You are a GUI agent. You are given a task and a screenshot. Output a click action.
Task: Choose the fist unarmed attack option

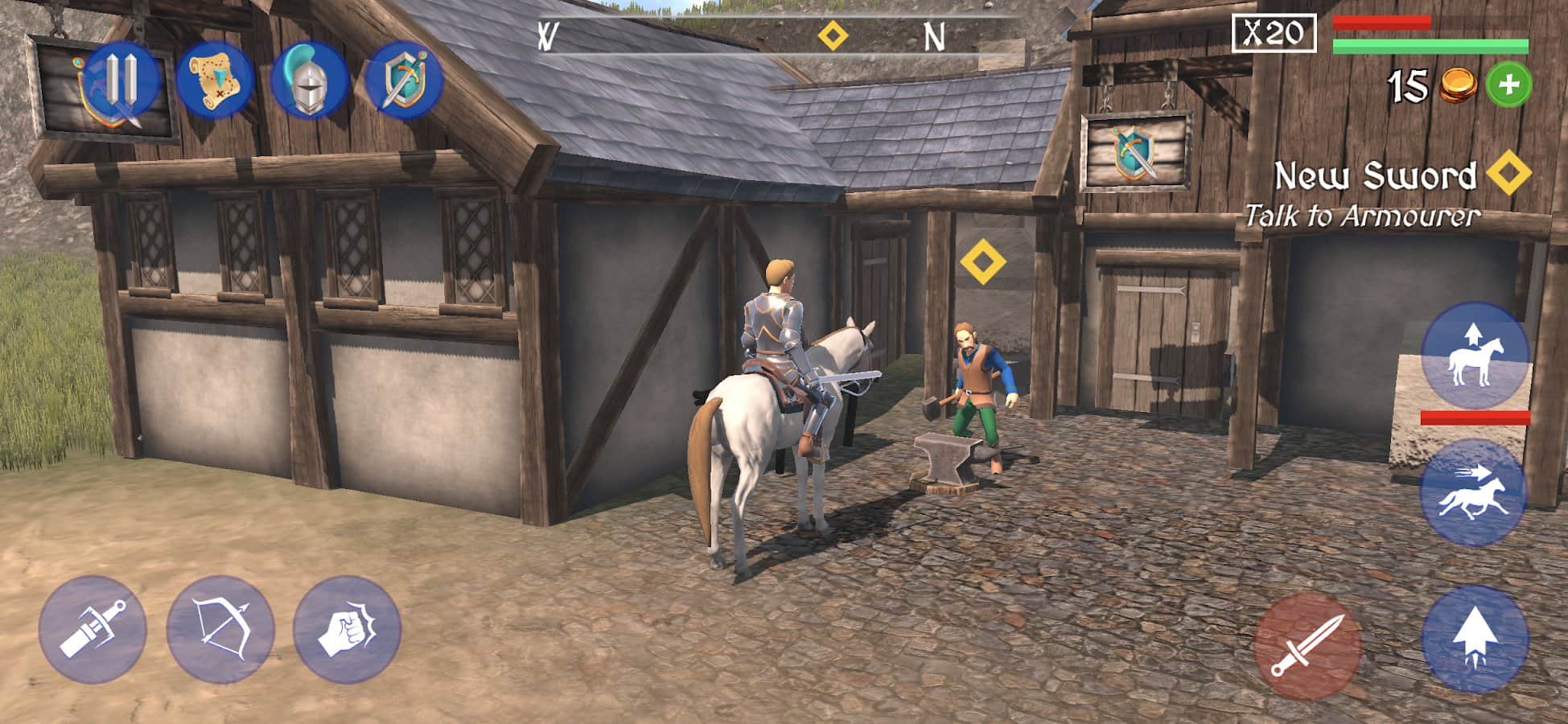click(347, 631)
